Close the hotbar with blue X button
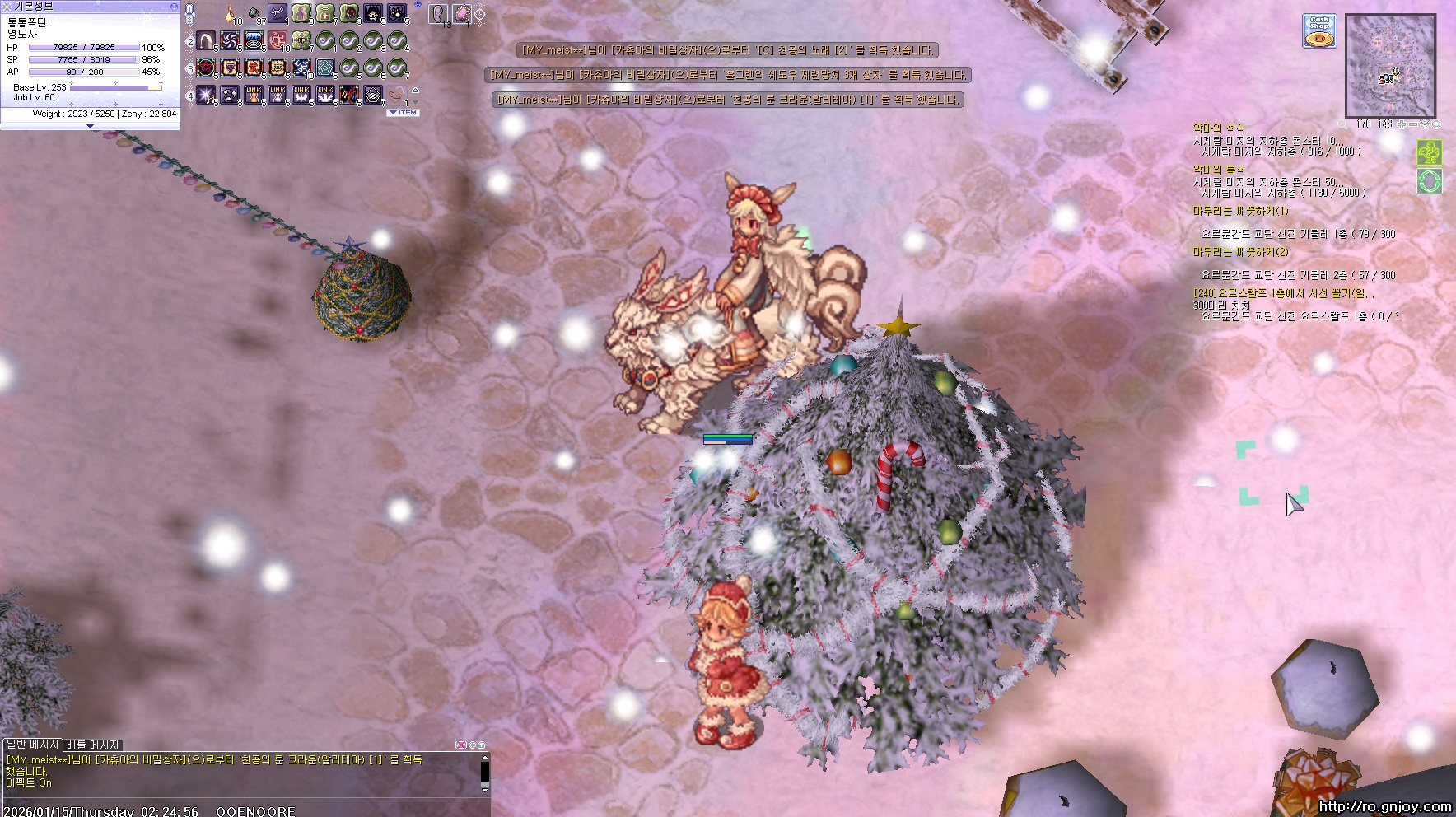 click(418, 5)
